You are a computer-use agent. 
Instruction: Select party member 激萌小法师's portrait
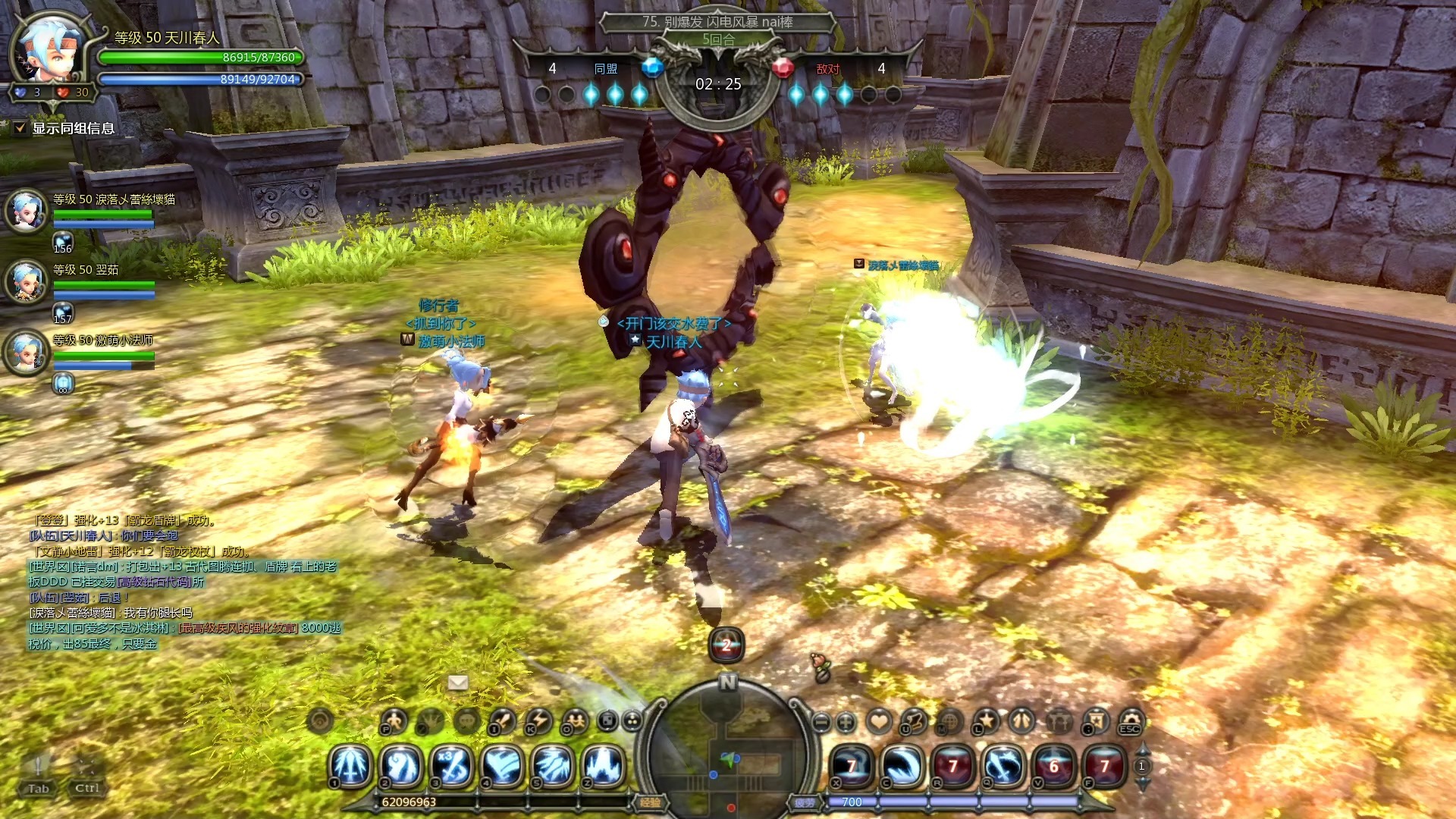(x=27, y=352)
